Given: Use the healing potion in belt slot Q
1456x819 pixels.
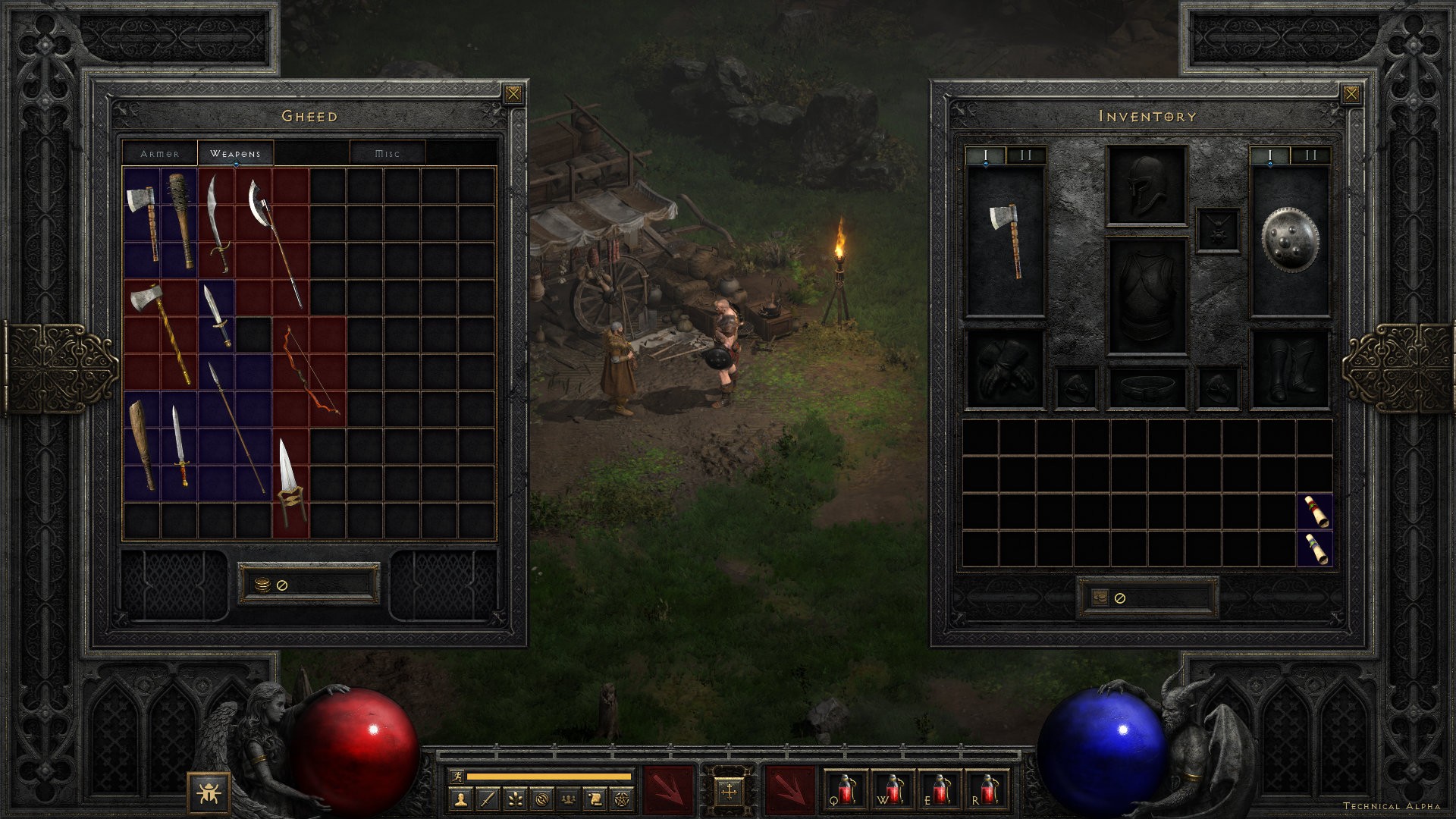Looking at the screenshot, I should (x=846, y=789).
